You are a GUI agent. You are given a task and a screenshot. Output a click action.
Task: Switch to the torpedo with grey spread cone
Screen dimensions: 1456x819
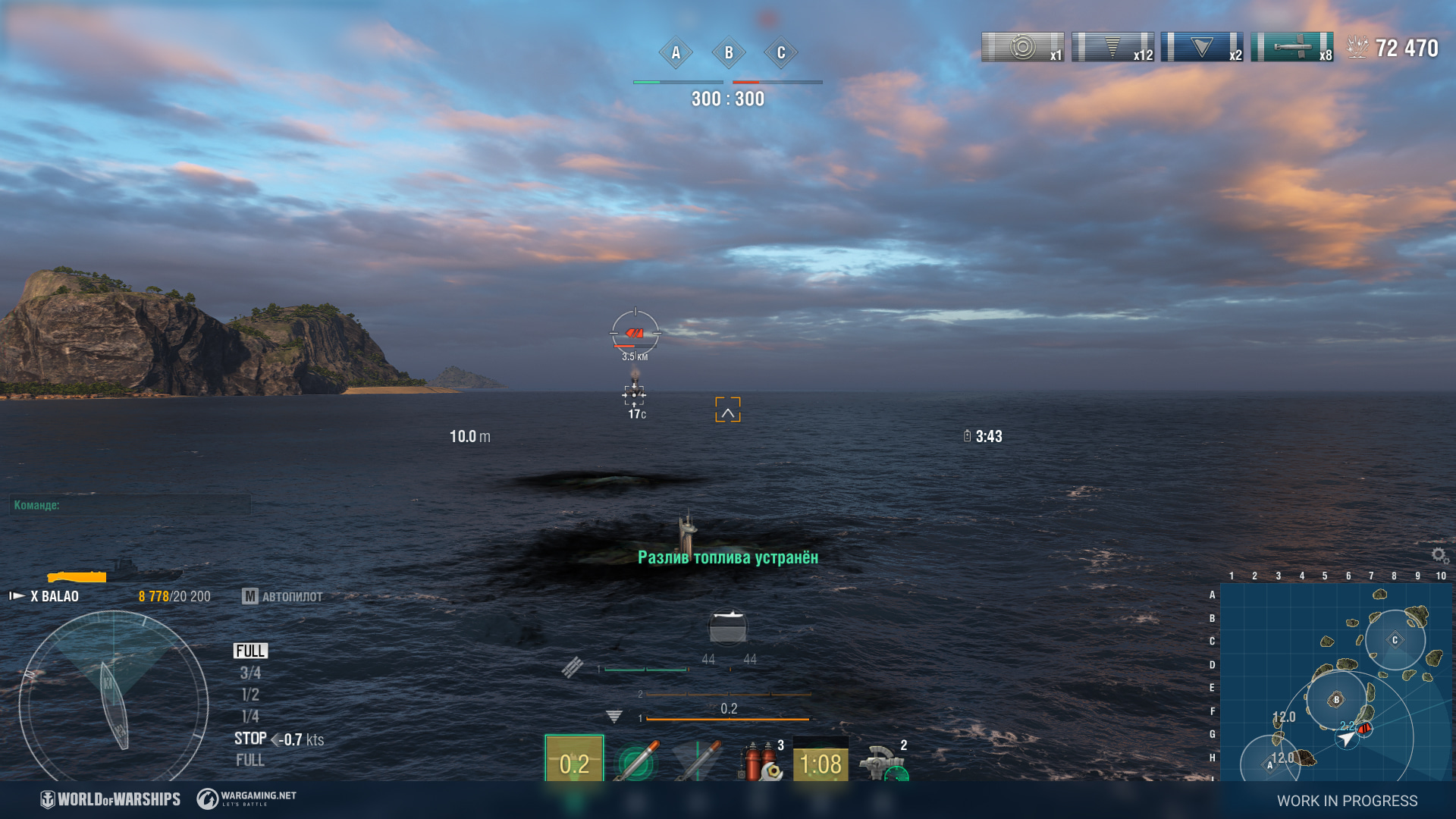[x=698, y=760]
